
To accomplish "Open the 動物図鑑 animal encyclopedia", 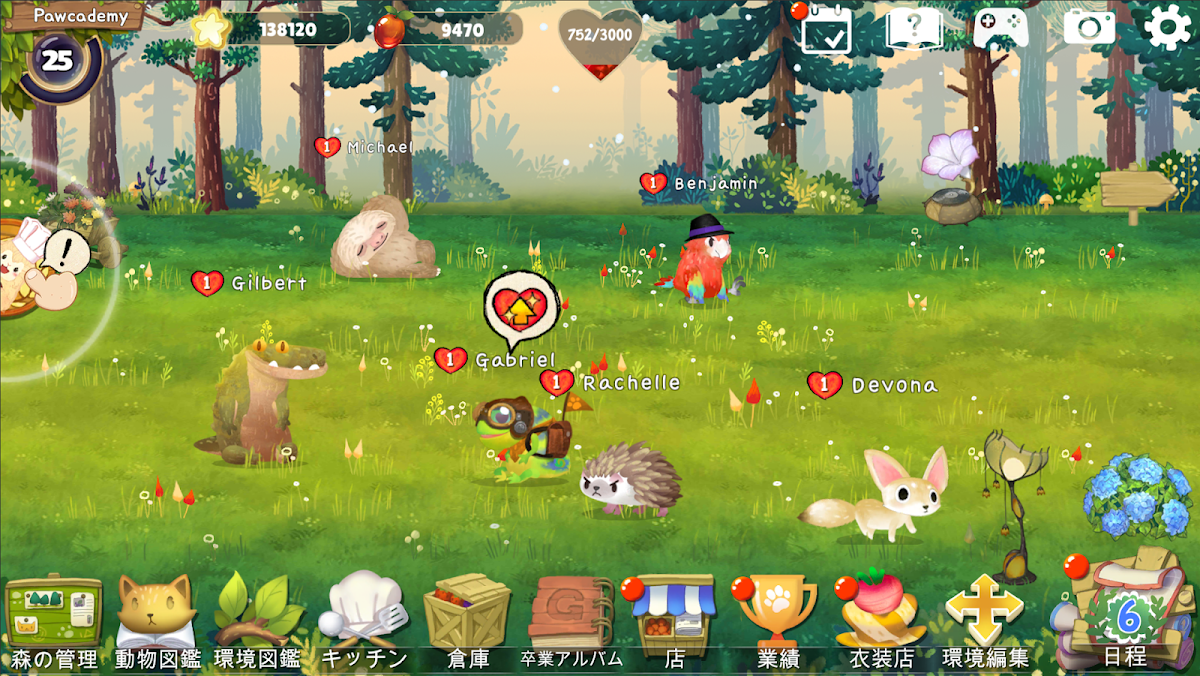I will pos(157,615).
